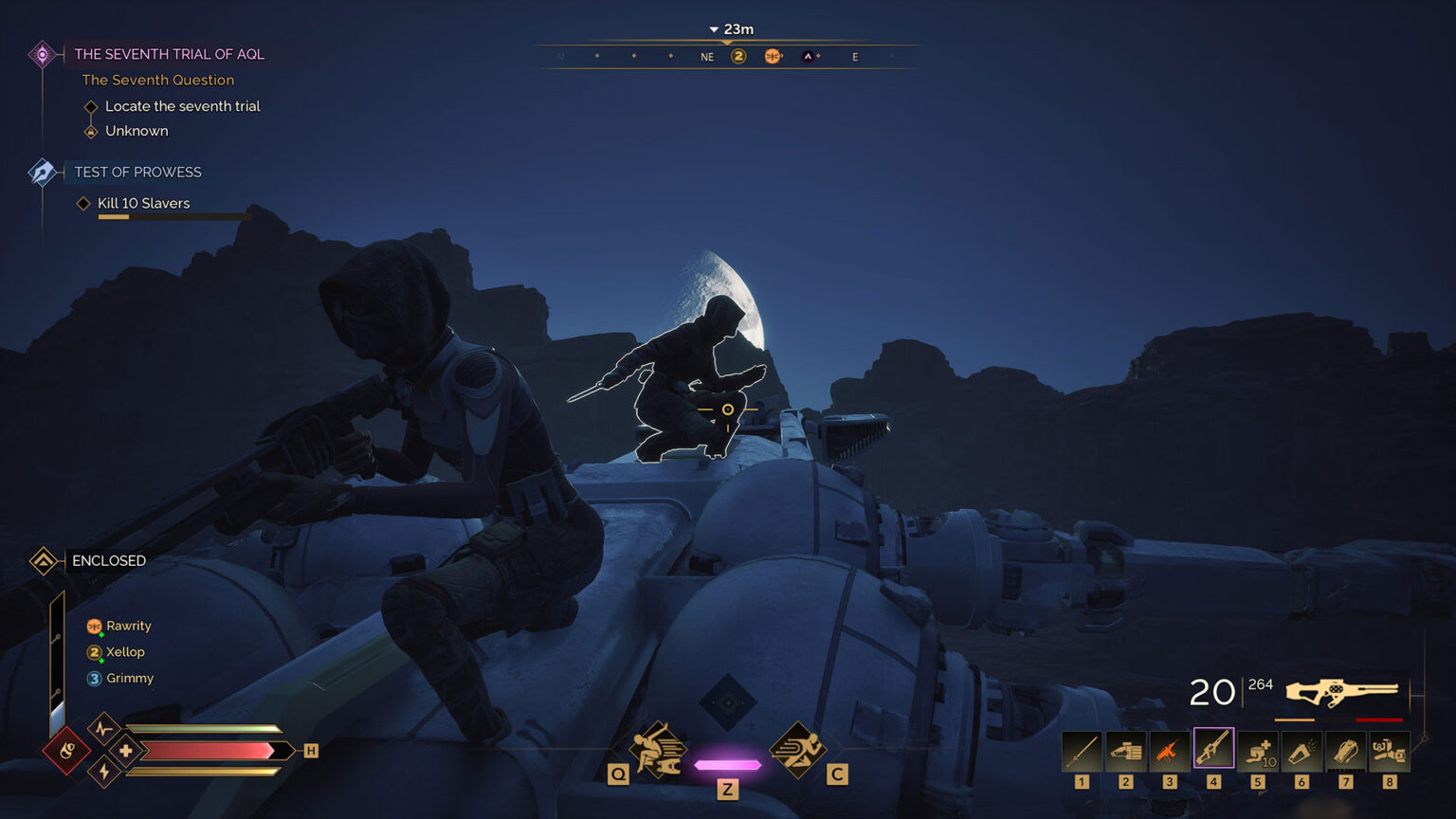Collapse the Test of Prowess quest entry
The width and height of the screenshot is (1456, 819).
[x=41, y=172]
